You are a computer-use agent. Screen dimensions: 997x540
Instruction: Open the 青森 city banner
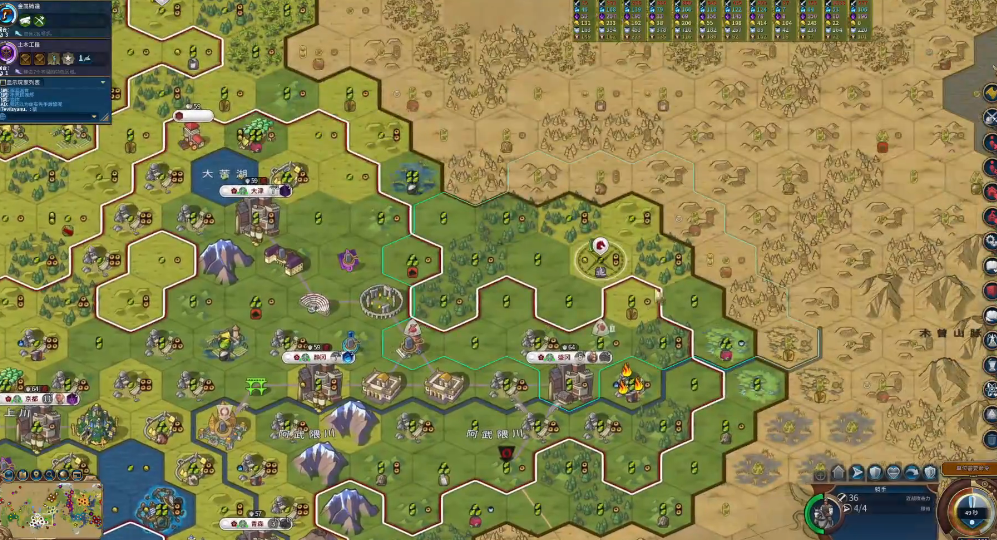tap(256, 523)
